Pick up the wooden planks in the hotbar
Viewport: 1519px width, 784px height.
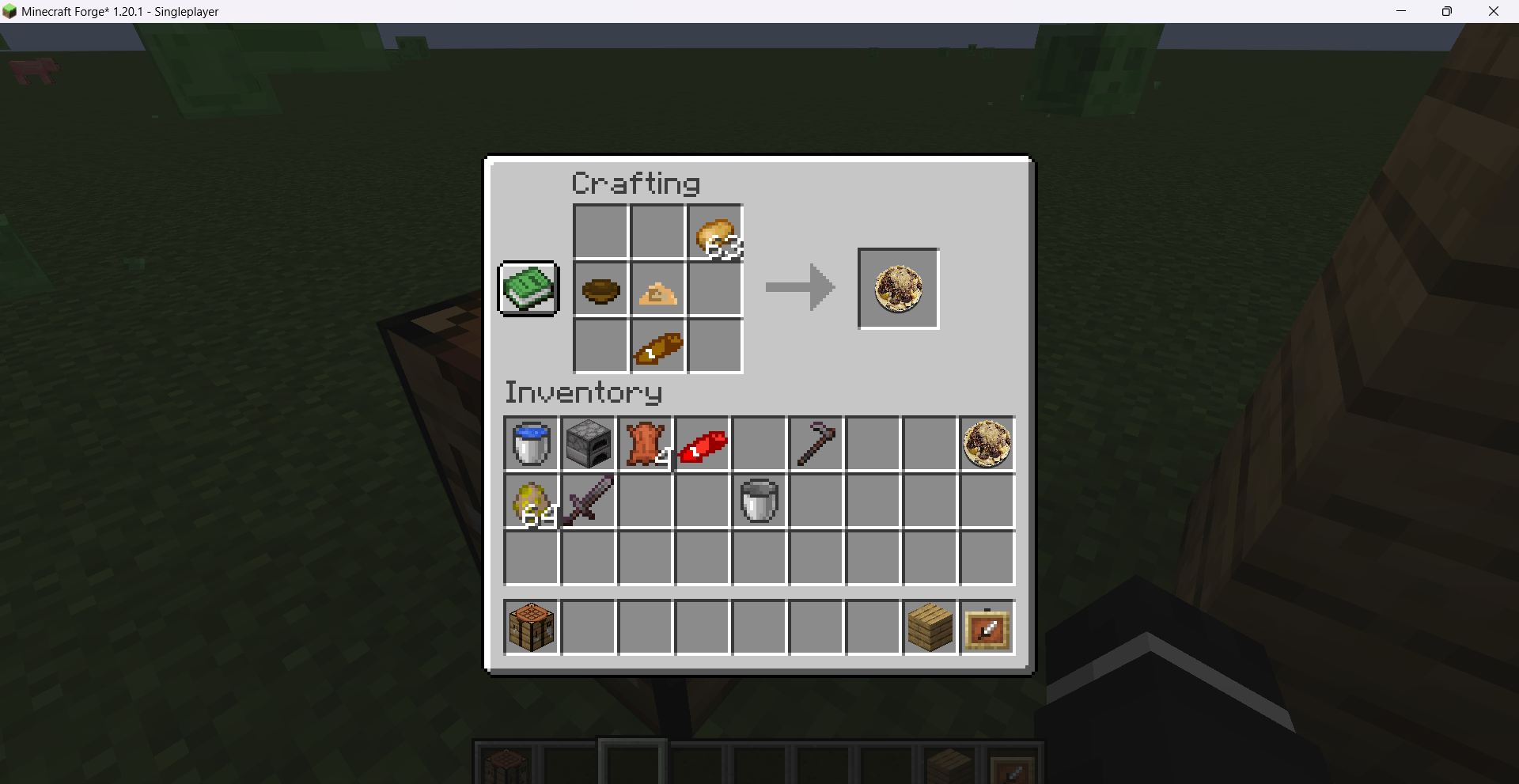(930, 627)
